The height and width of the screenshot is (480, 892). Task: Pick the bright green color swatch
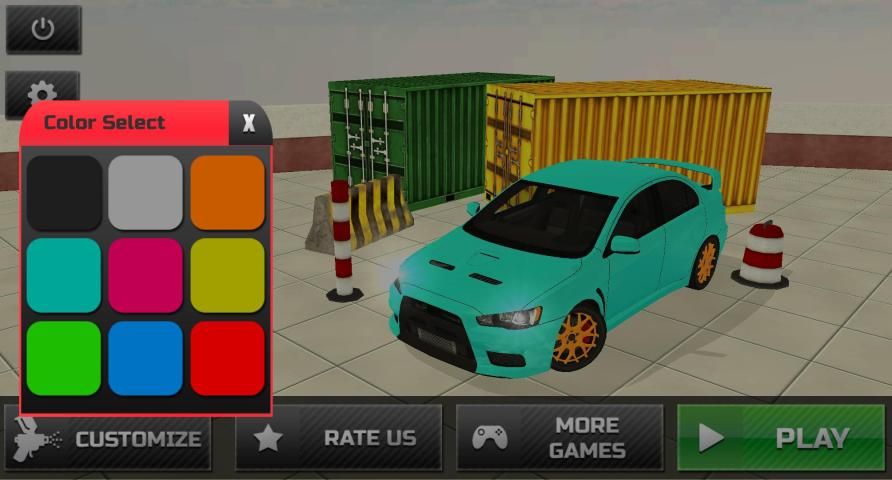[x=64, y=358]
